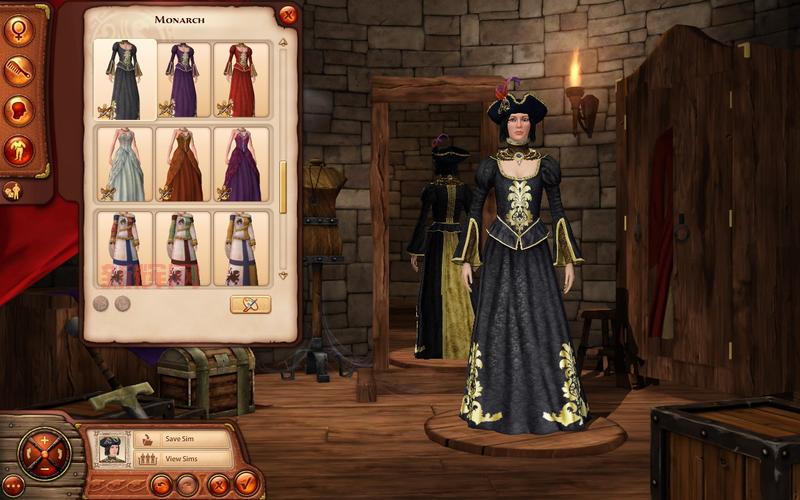Open the head profile face category
The height and width of the screenshot is (500, 800).
[x=17, y=110]
